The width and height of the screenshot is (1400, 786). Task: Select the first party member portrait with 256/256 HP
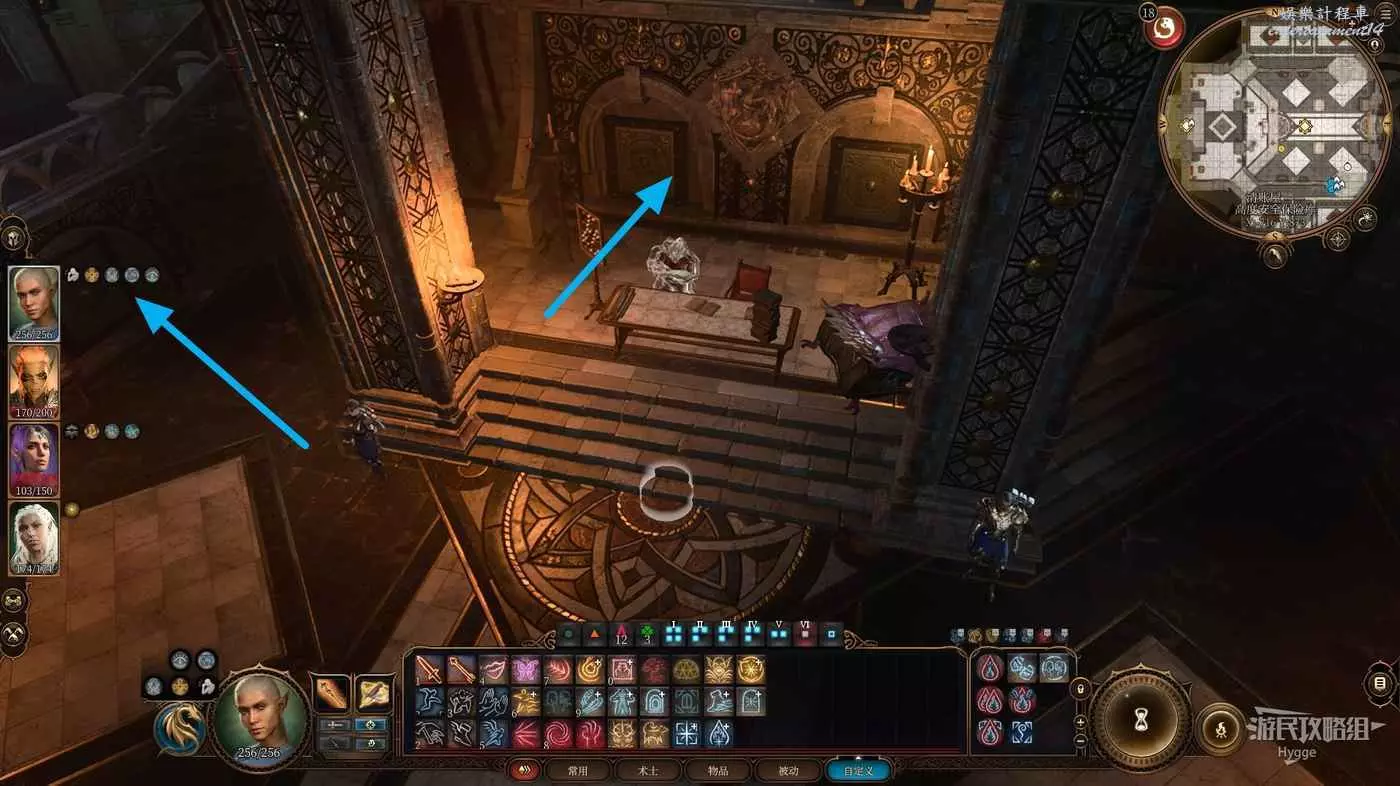tap(34, 302)
